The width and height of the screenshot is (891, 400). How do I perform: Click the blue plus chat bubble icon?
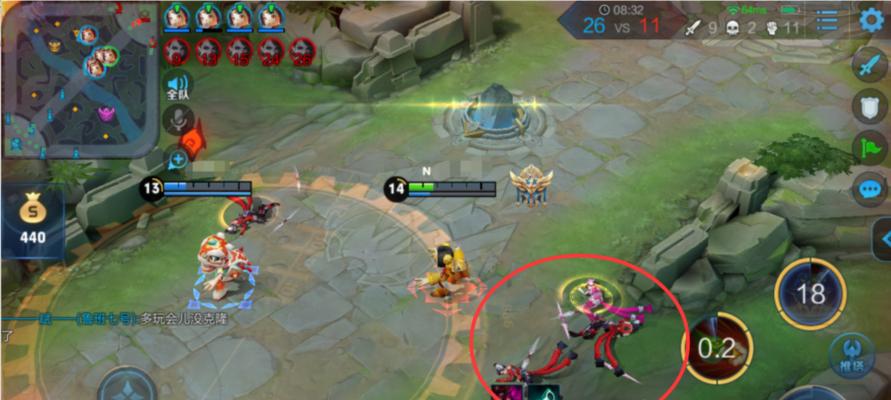click(178, 158)
